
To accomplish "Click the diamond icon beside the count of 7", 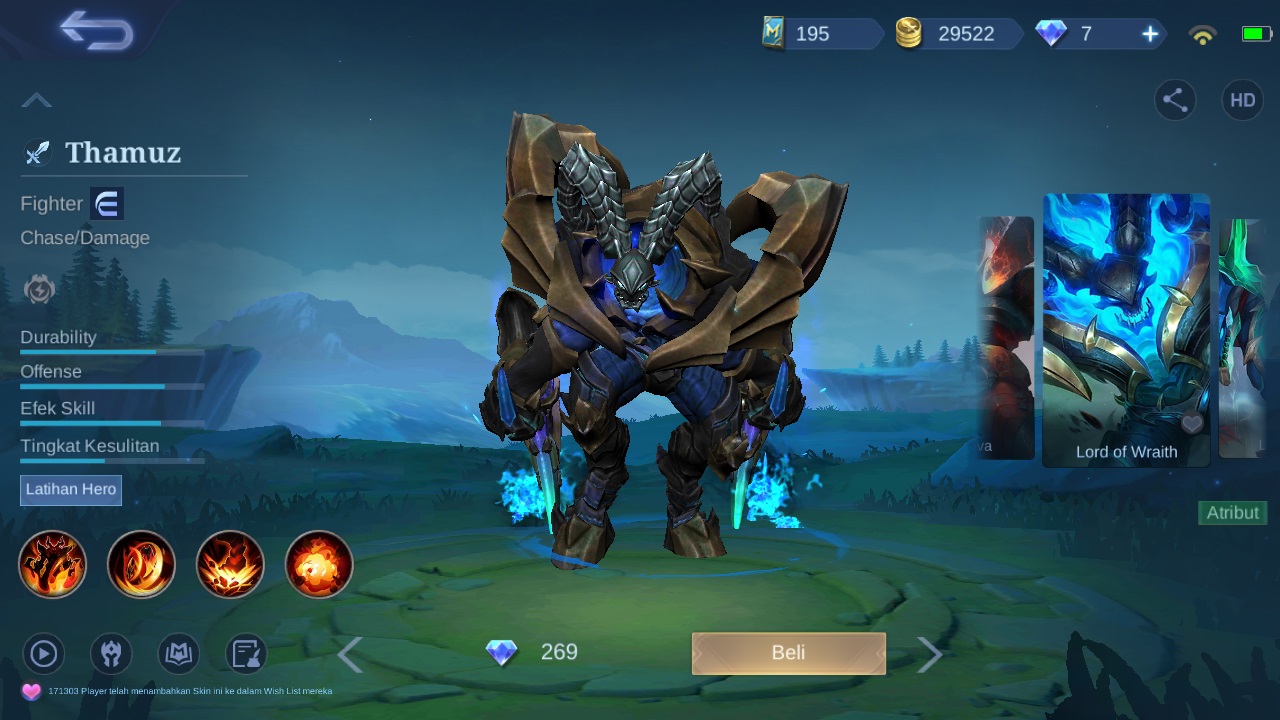I will pyautogui.click(x=1051, y=33).
